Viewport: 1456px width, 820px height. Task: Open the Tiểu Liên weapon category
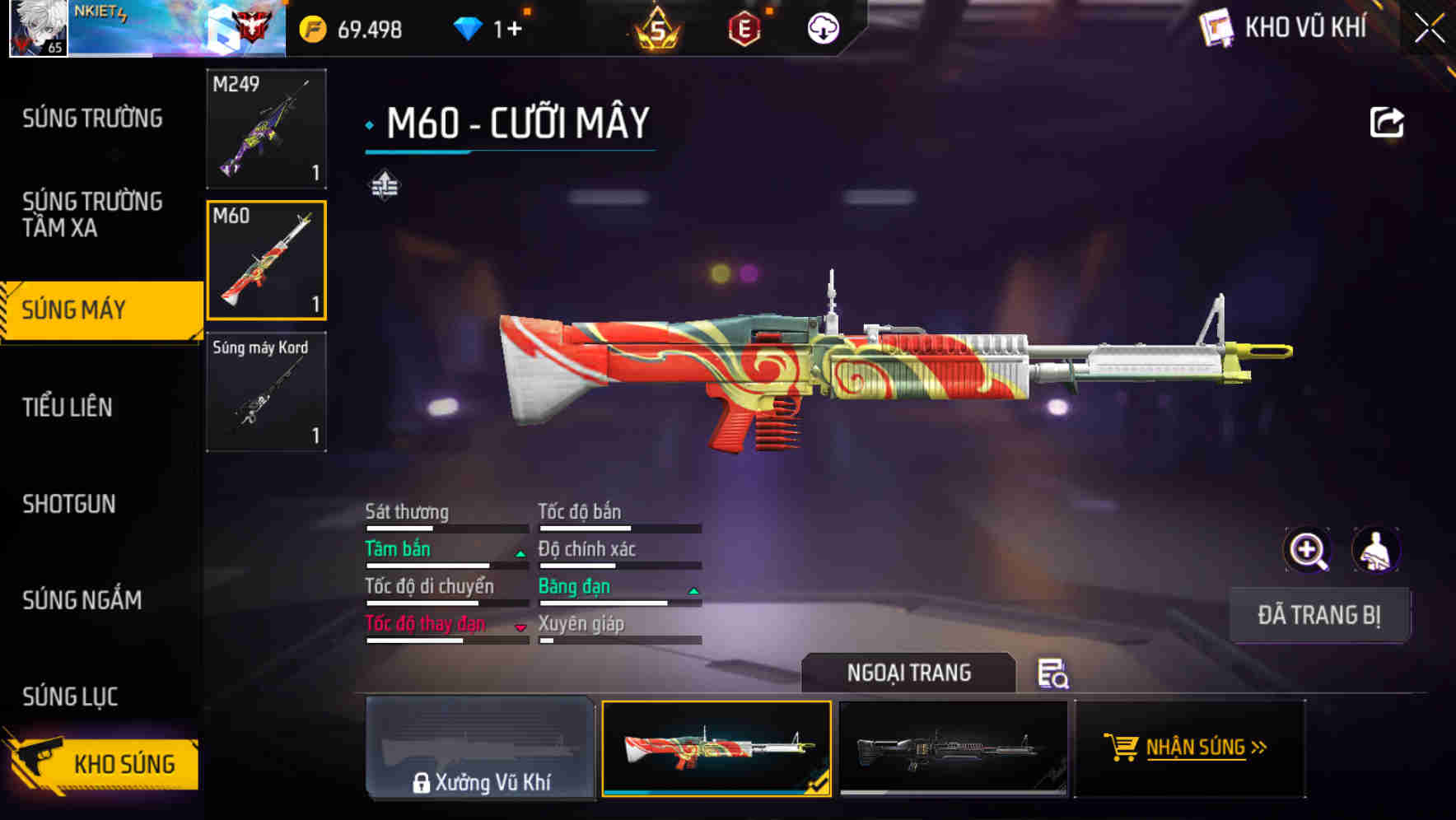[68, 407]
